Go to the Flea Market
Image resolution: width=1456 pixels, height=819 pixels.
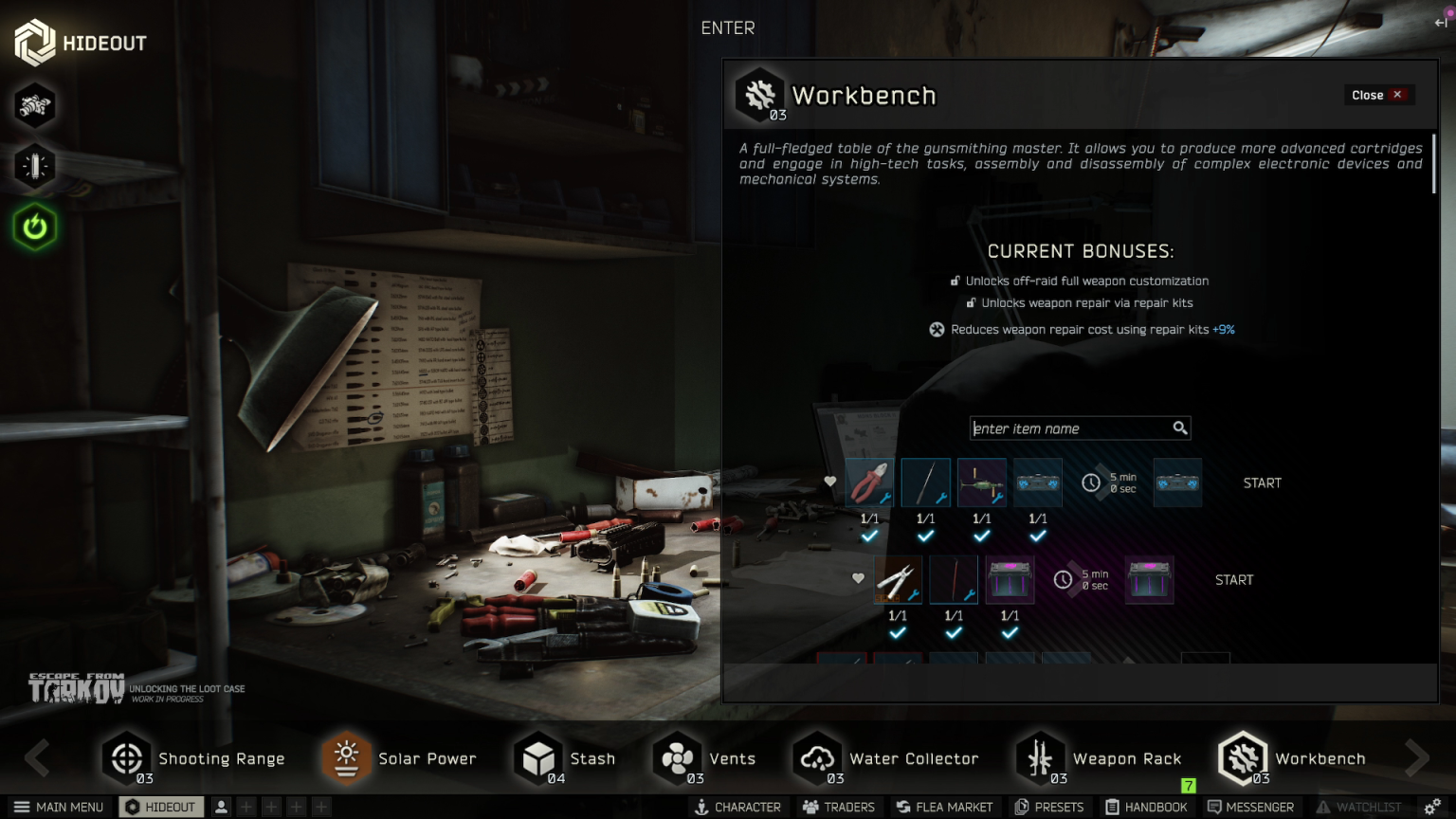click(944, 807)
